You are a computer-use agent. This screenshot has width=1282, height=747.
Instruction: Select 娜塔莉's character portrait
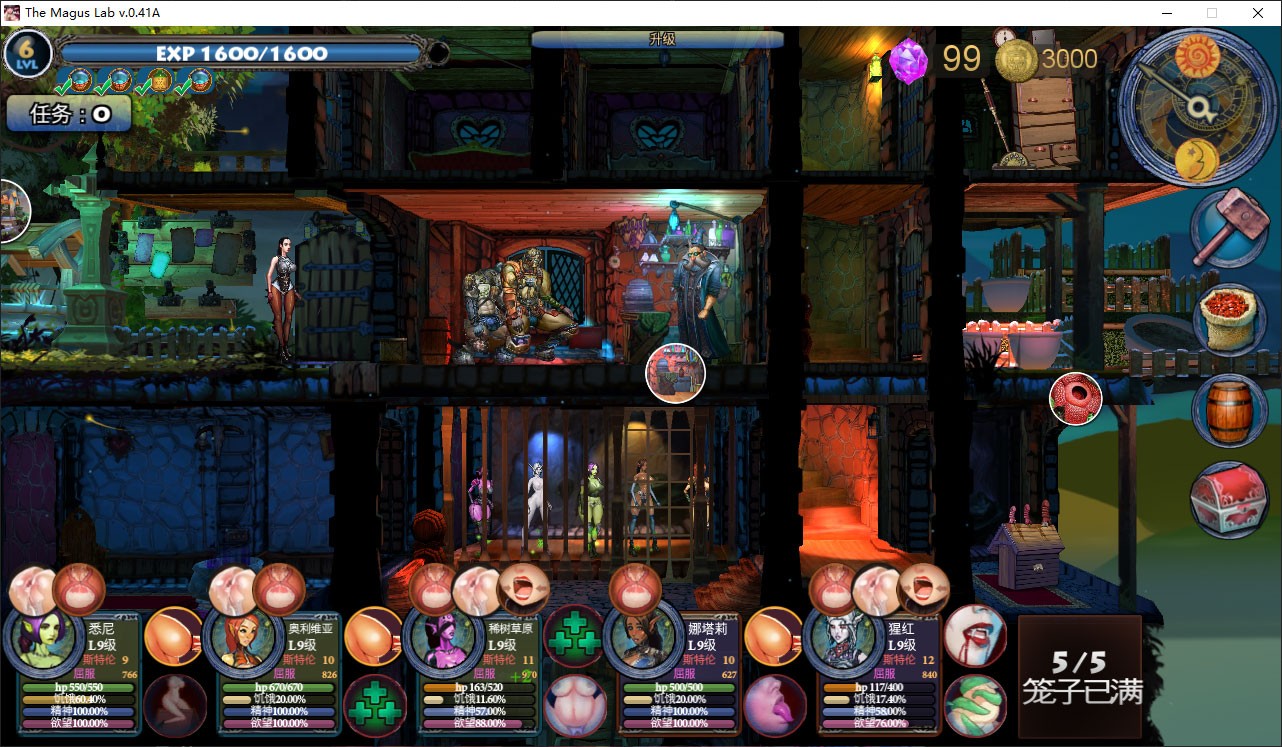click(644, 641)
